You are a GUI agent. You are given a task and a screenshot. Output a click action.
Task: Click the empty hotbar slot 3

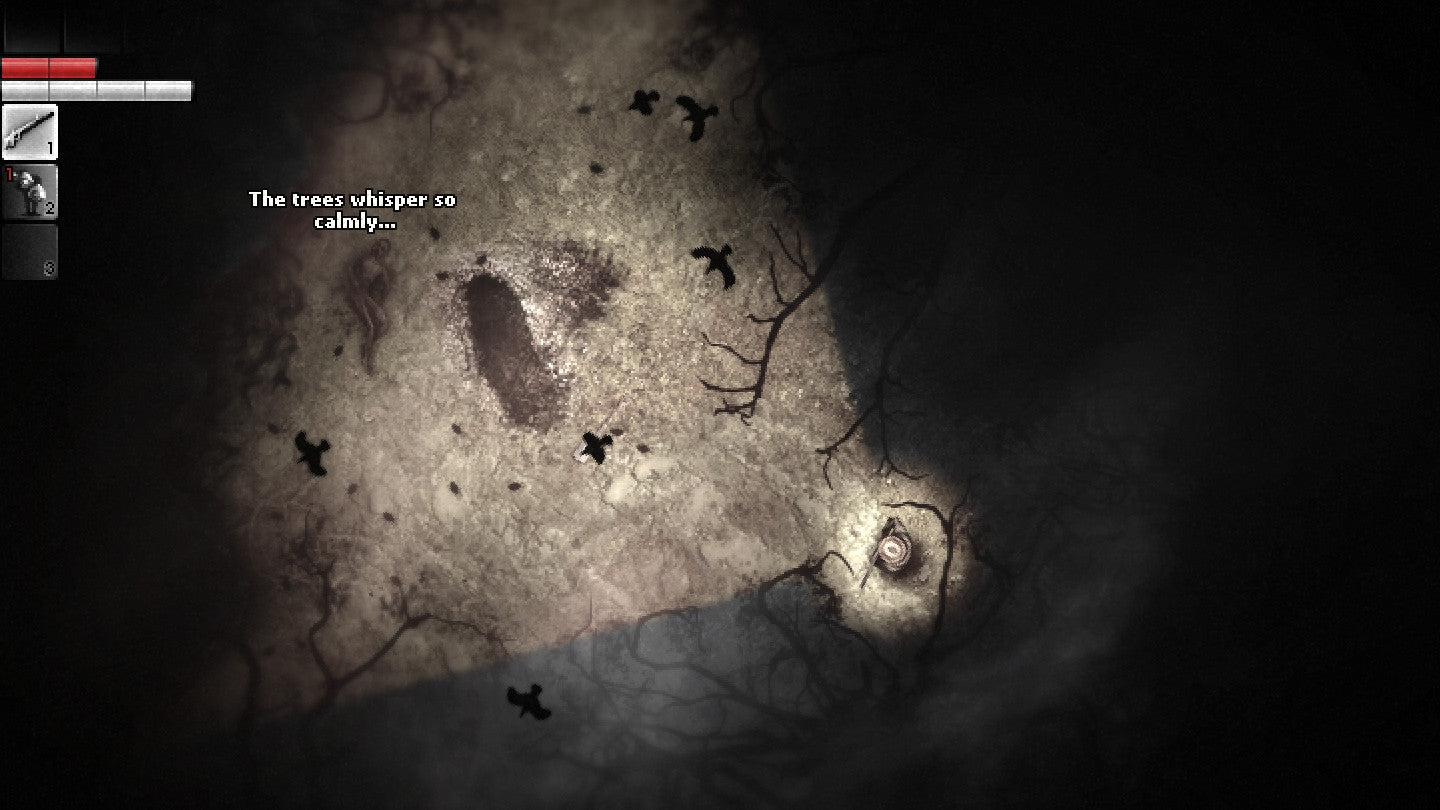(32, 251)
